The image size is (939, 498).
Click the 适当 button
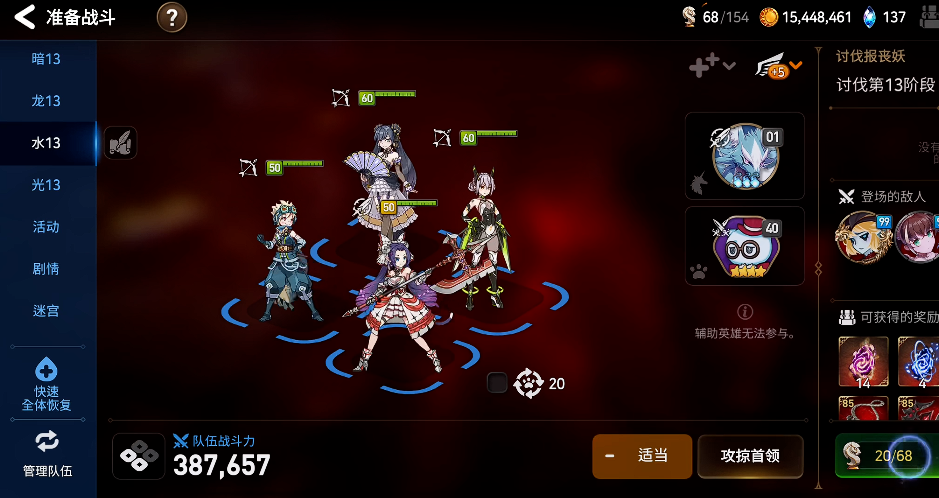[x=641, y=456]
